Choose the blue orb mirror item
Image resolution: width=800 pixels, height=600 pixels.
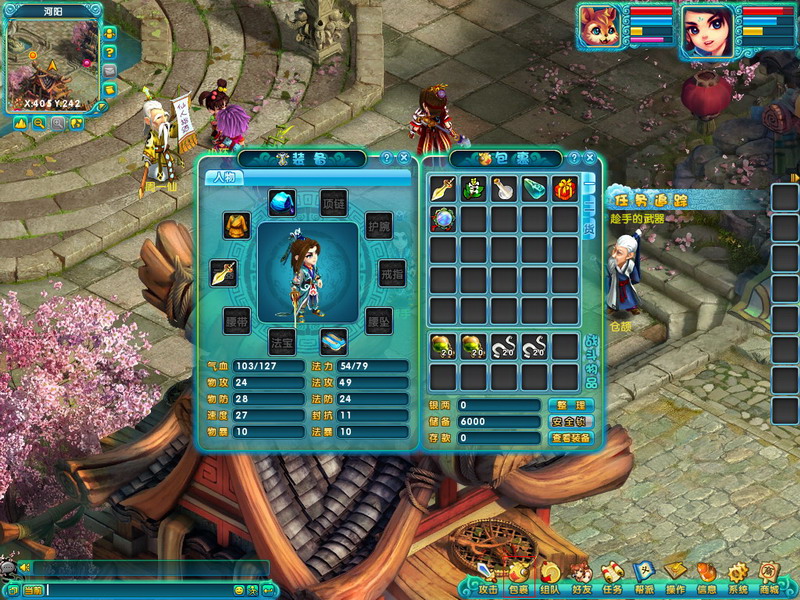click(443, 219)
